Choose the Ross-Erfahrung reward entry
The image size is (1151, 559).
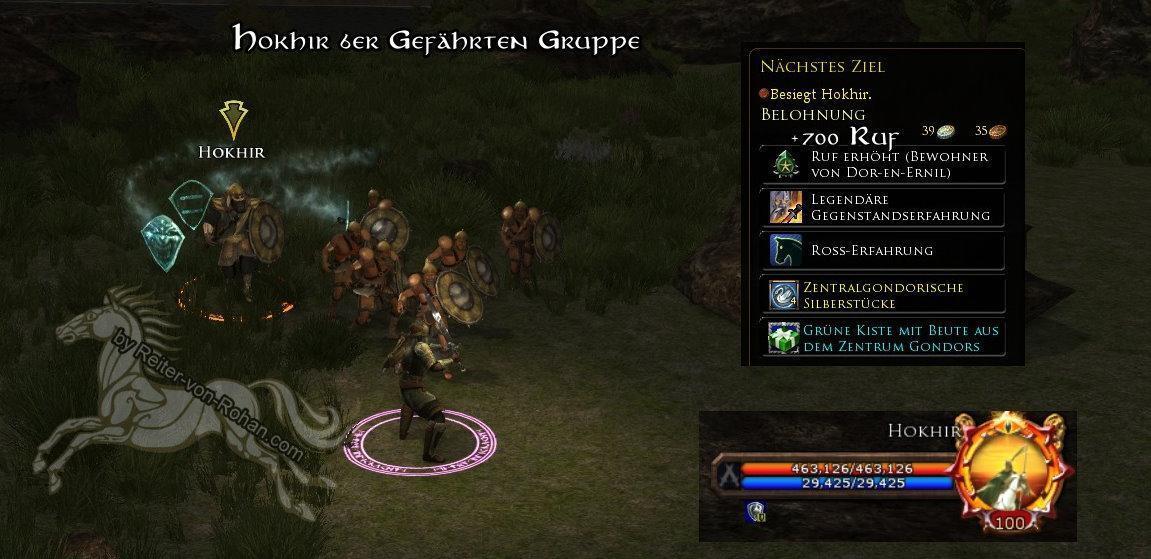(x=883, y=250)
